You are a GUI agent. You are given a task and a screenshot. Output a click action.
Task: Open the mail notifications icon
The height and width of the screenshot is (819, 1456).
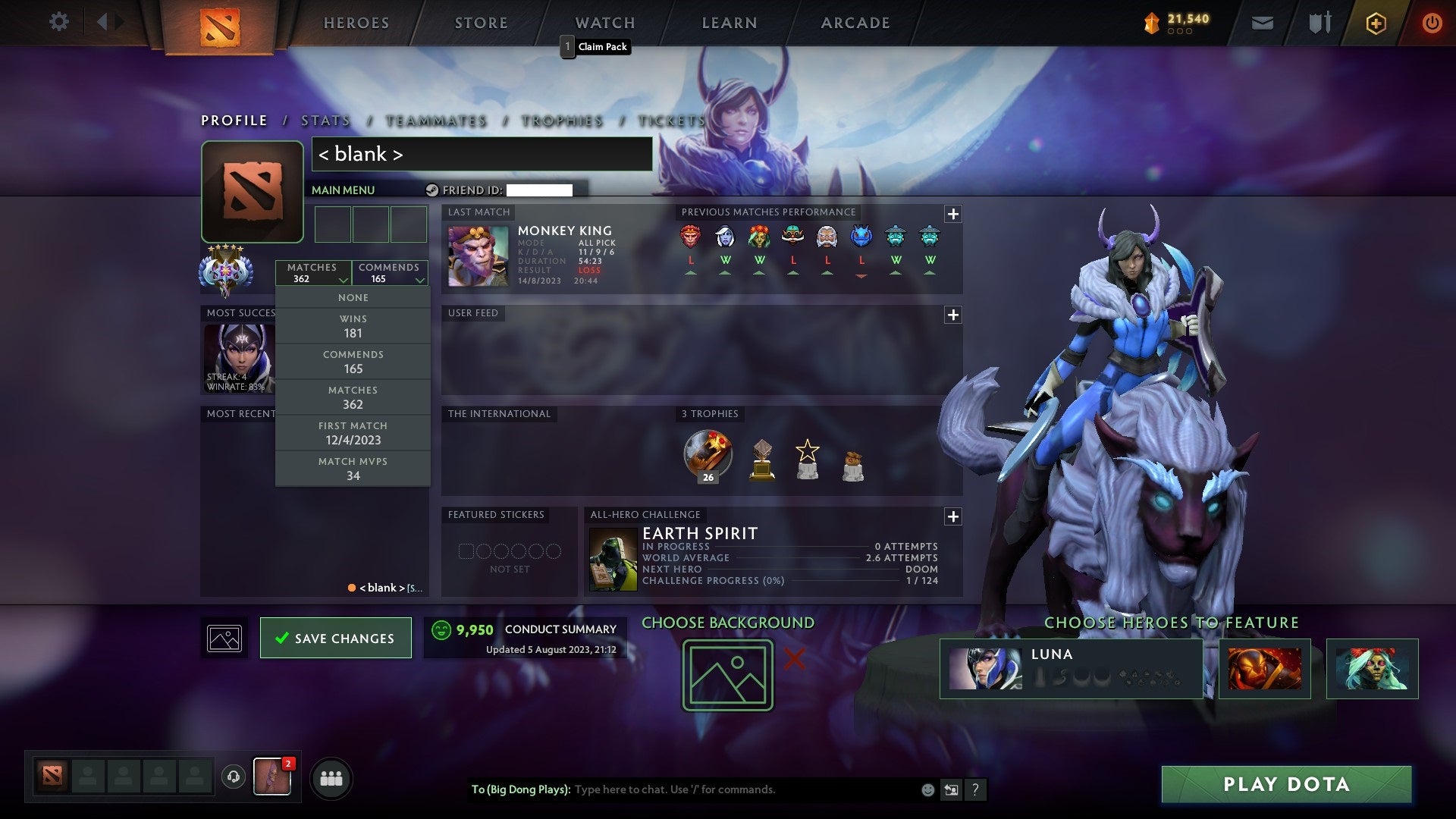point(1262,23)
